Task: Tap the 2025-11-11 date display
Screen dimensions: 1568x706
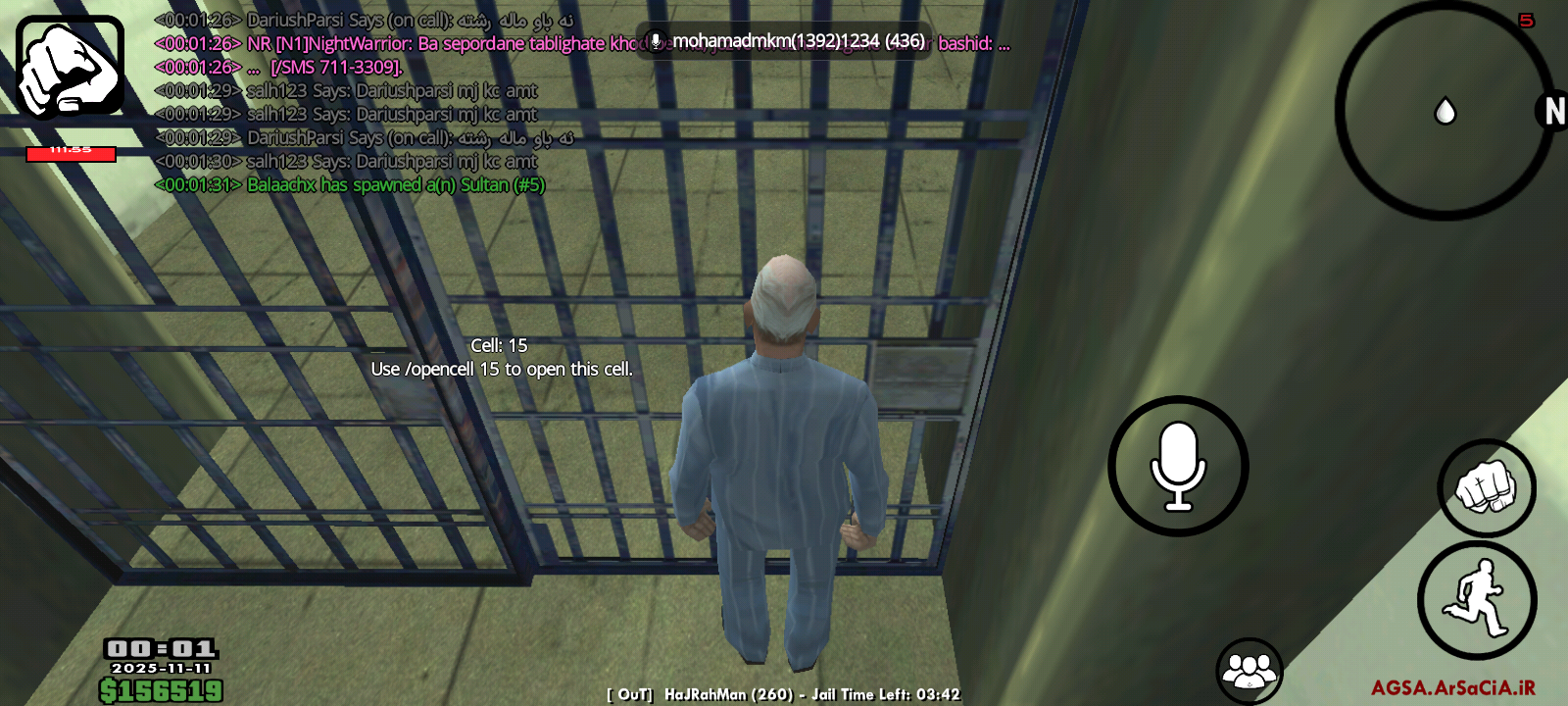Action: 160,669
